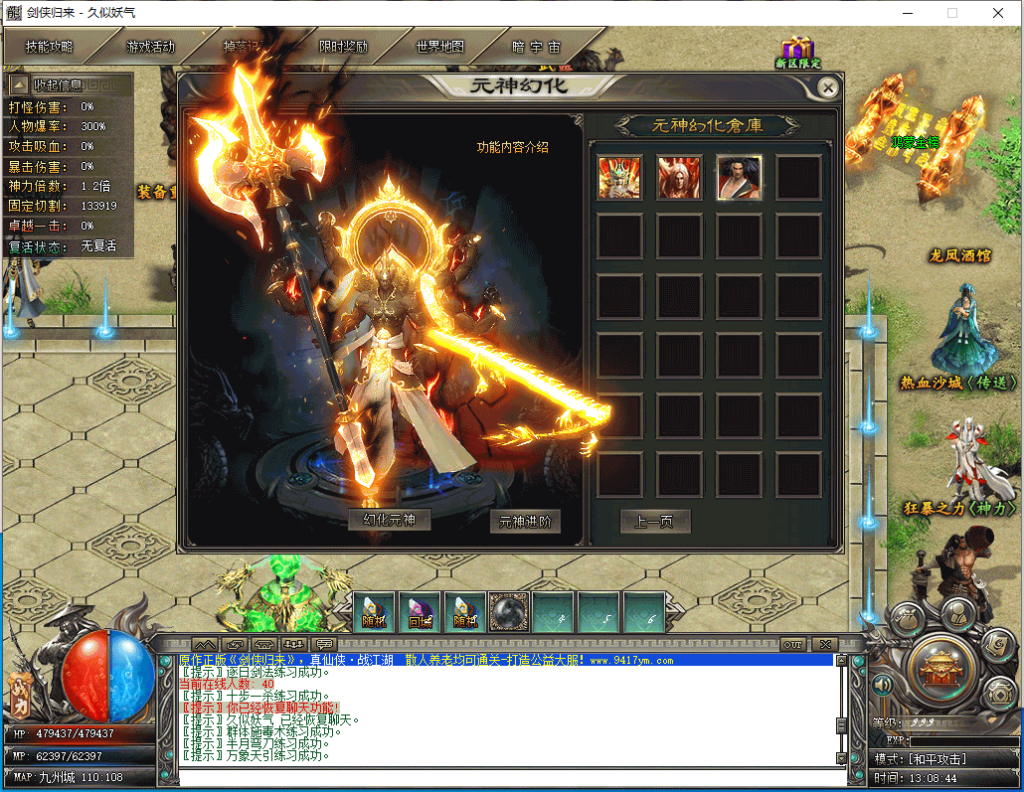Close the 元神幻化 window

click(x=827, y=87)
